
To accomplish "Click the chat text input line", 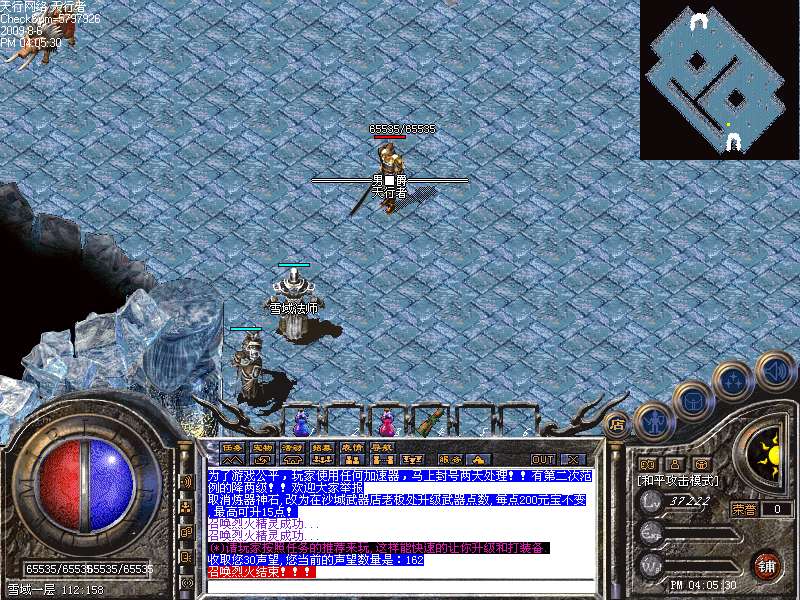I will tap(400, 584).
